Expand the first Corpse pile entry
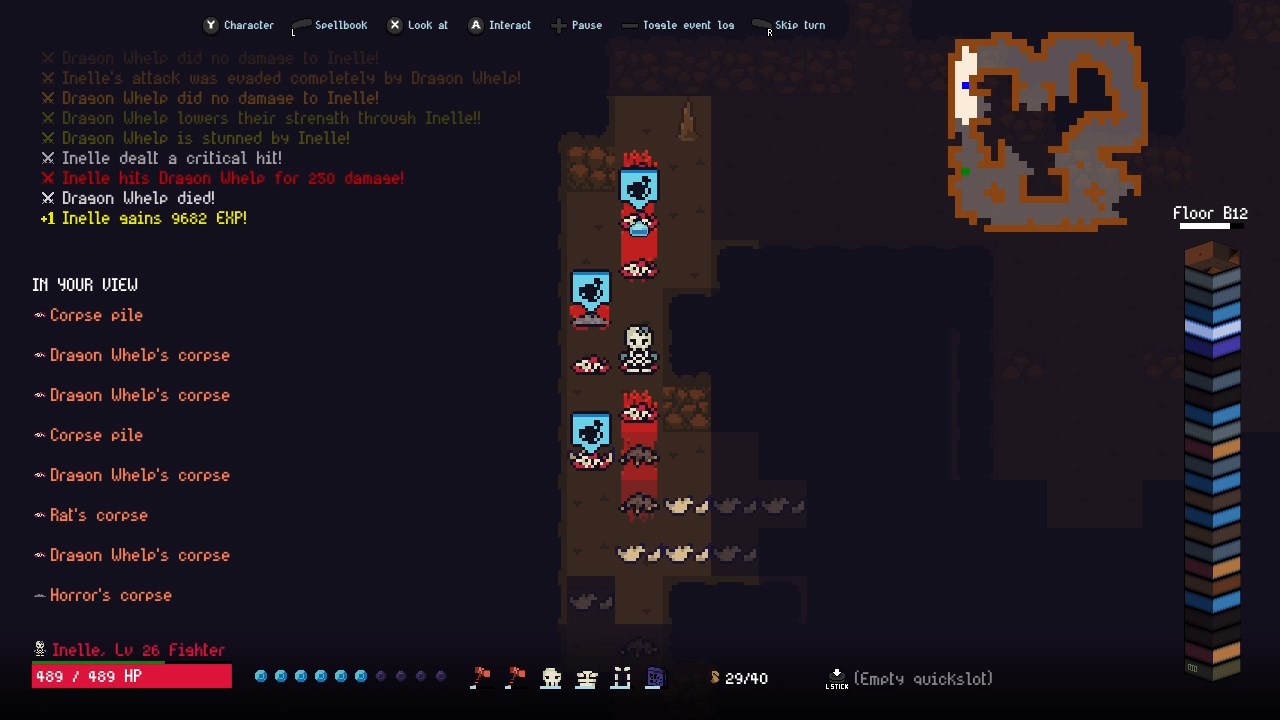 coord(96,315)
